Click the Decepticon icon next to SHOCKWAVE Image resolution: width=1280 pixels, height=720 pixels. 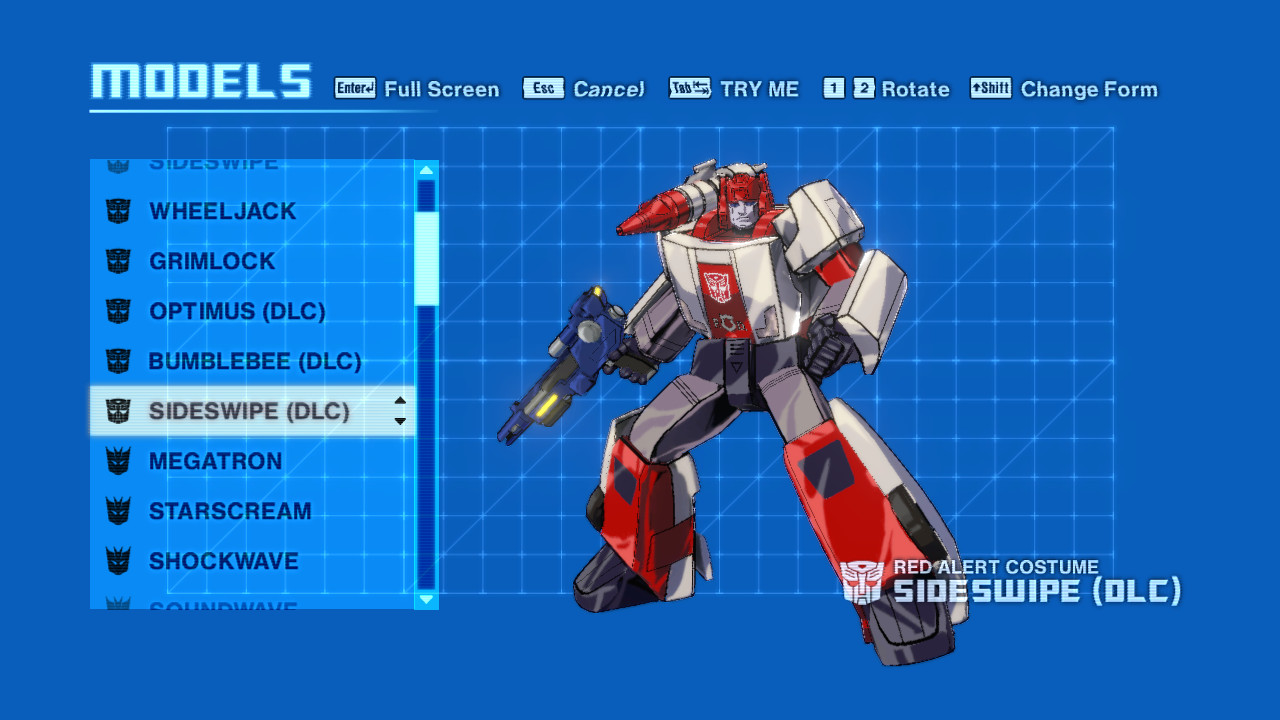[x=120, y=561]
